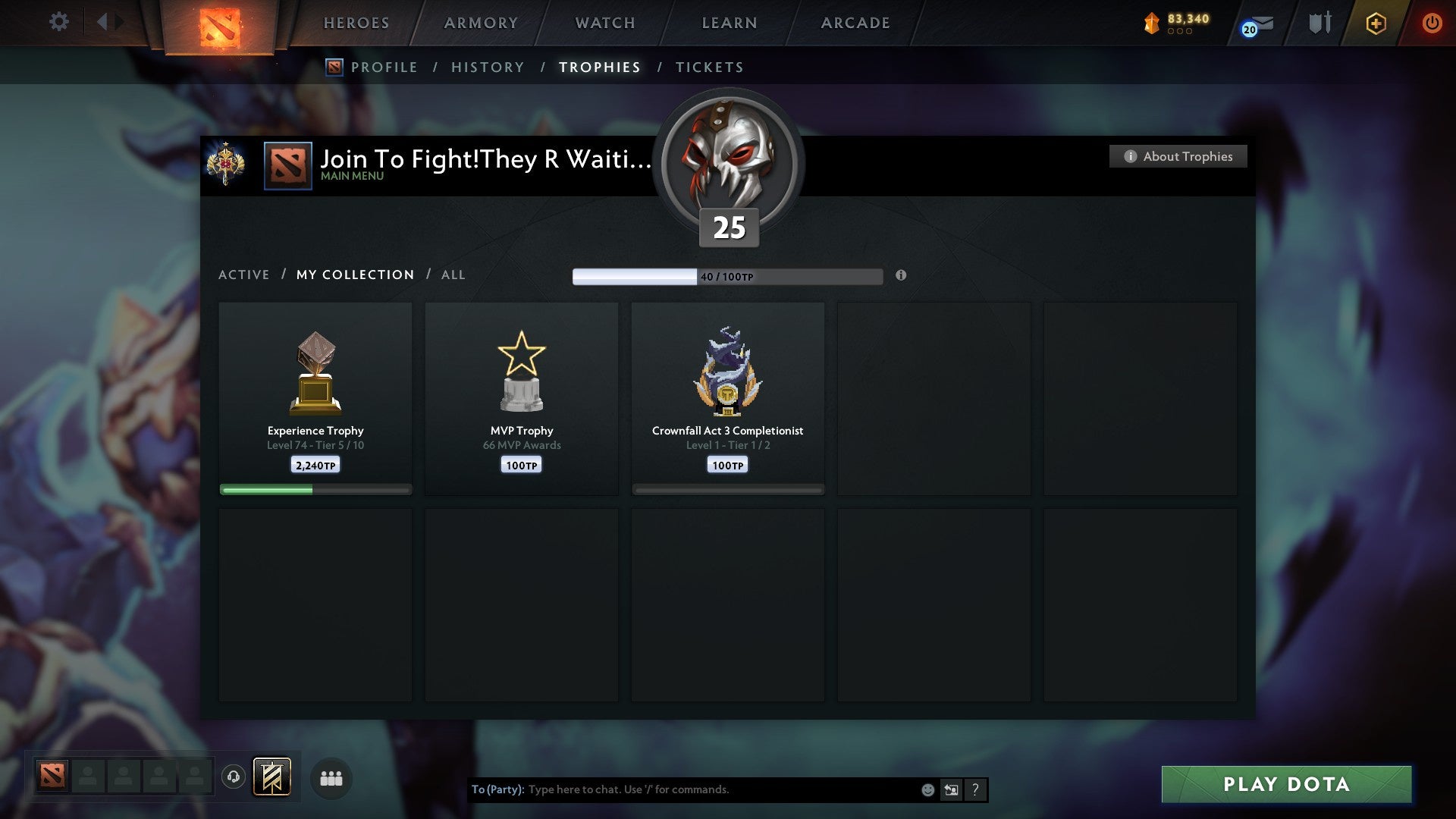Switch to the HISTORY tab
Screen dimensions: 1456x819
point(488,67)
